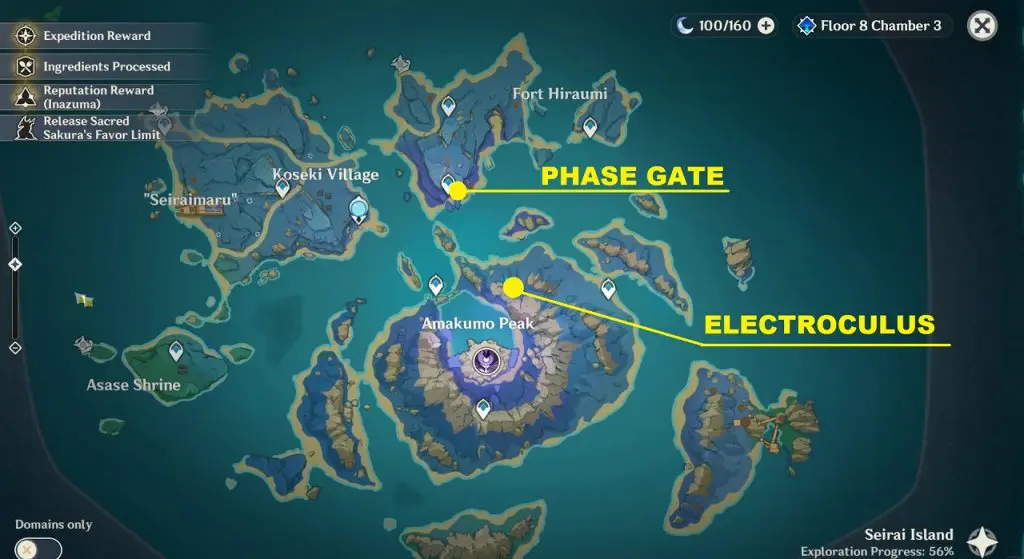Zoom in with the map slider's top button
Viewport: 1024px width, 559px height.
pos(15,229)
